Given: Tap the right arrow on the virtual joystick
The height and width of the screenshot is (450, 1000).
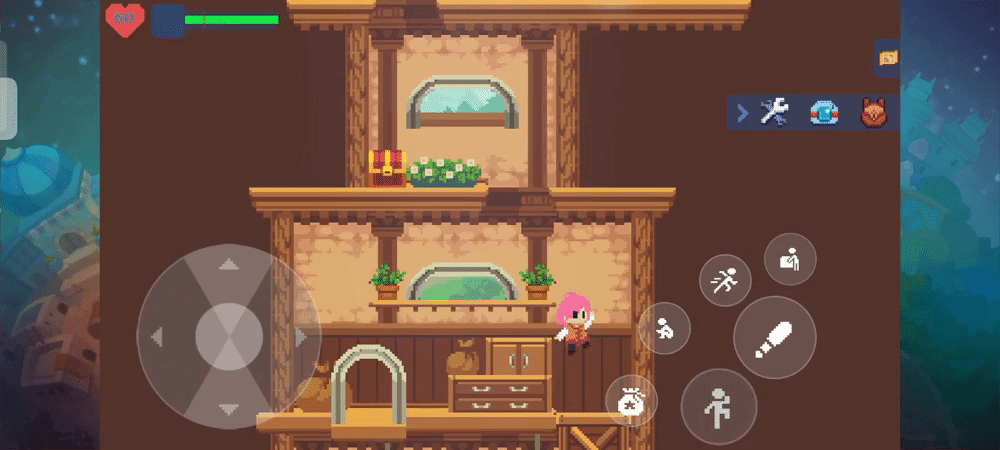Looking at the screenshot, I should pos(300,338).
